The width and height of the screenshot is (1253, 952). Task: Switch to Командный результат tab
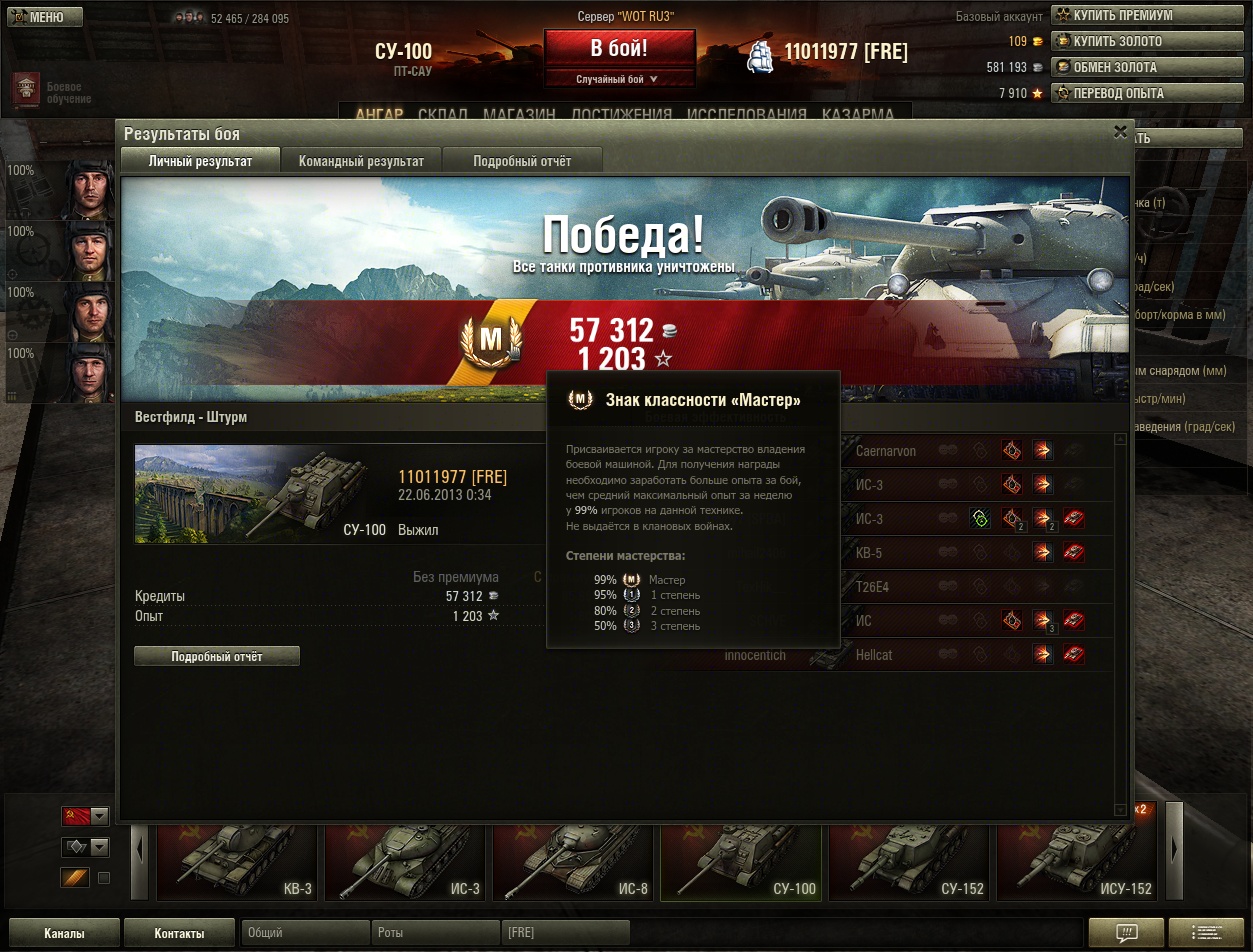(x=361, y=161)
